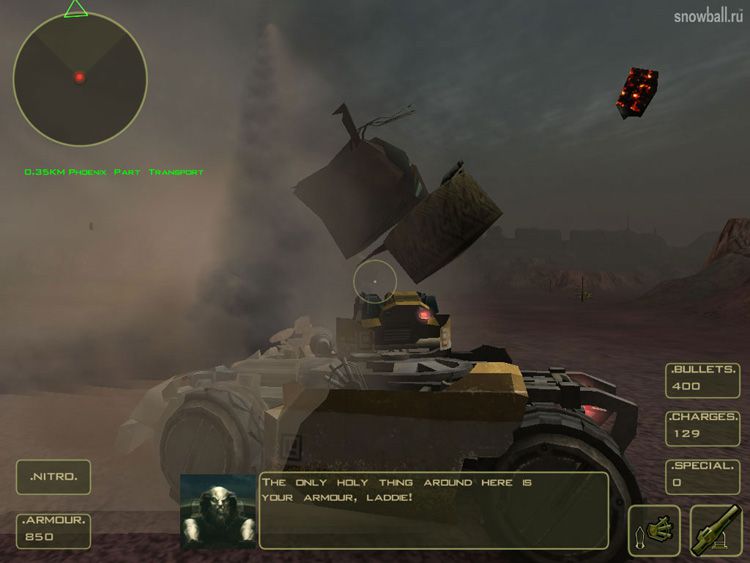This screenshot has height=563, width=750.
Task: Click the speaker's skull-faced portrait
Action: tap(217, 511)
